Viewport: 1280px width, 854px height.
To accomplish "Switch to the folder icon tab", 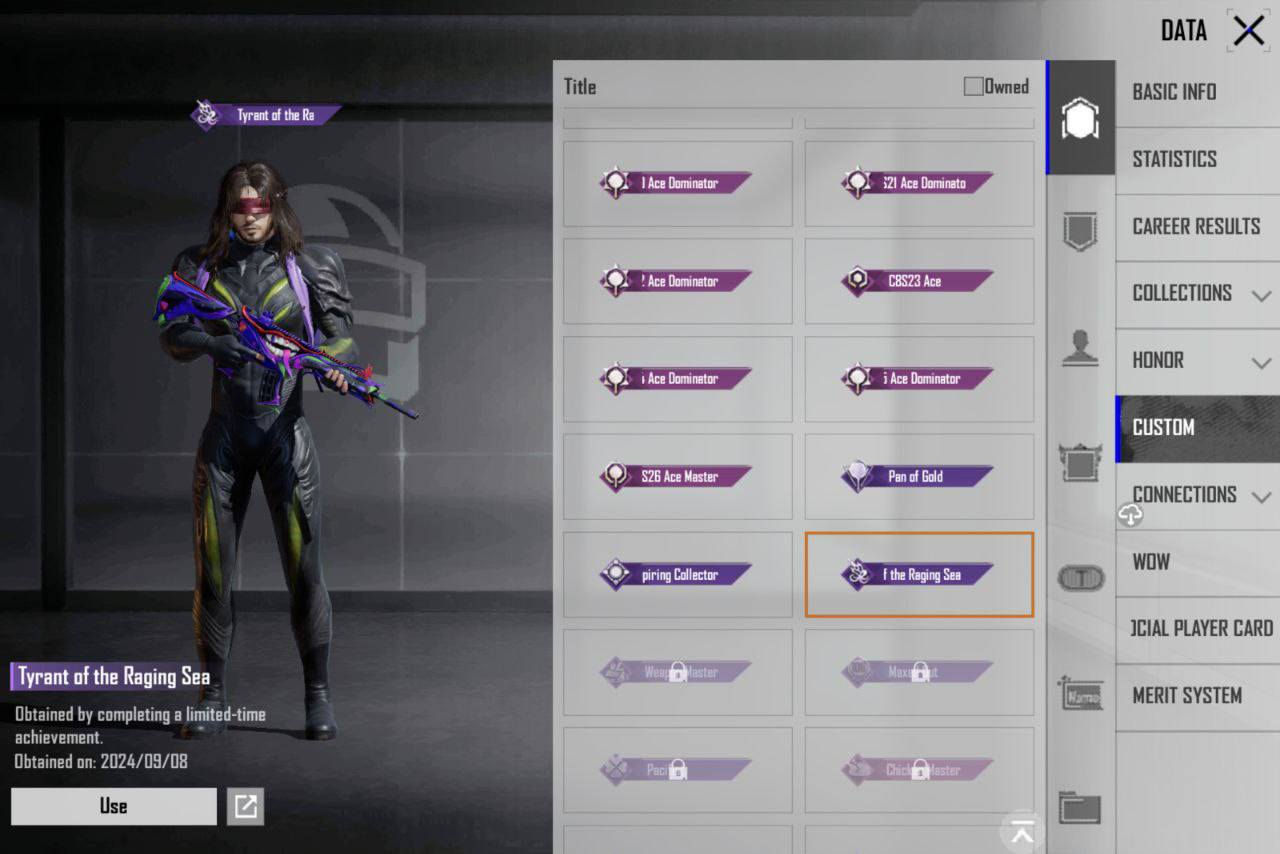I will tap(1080, 807).
